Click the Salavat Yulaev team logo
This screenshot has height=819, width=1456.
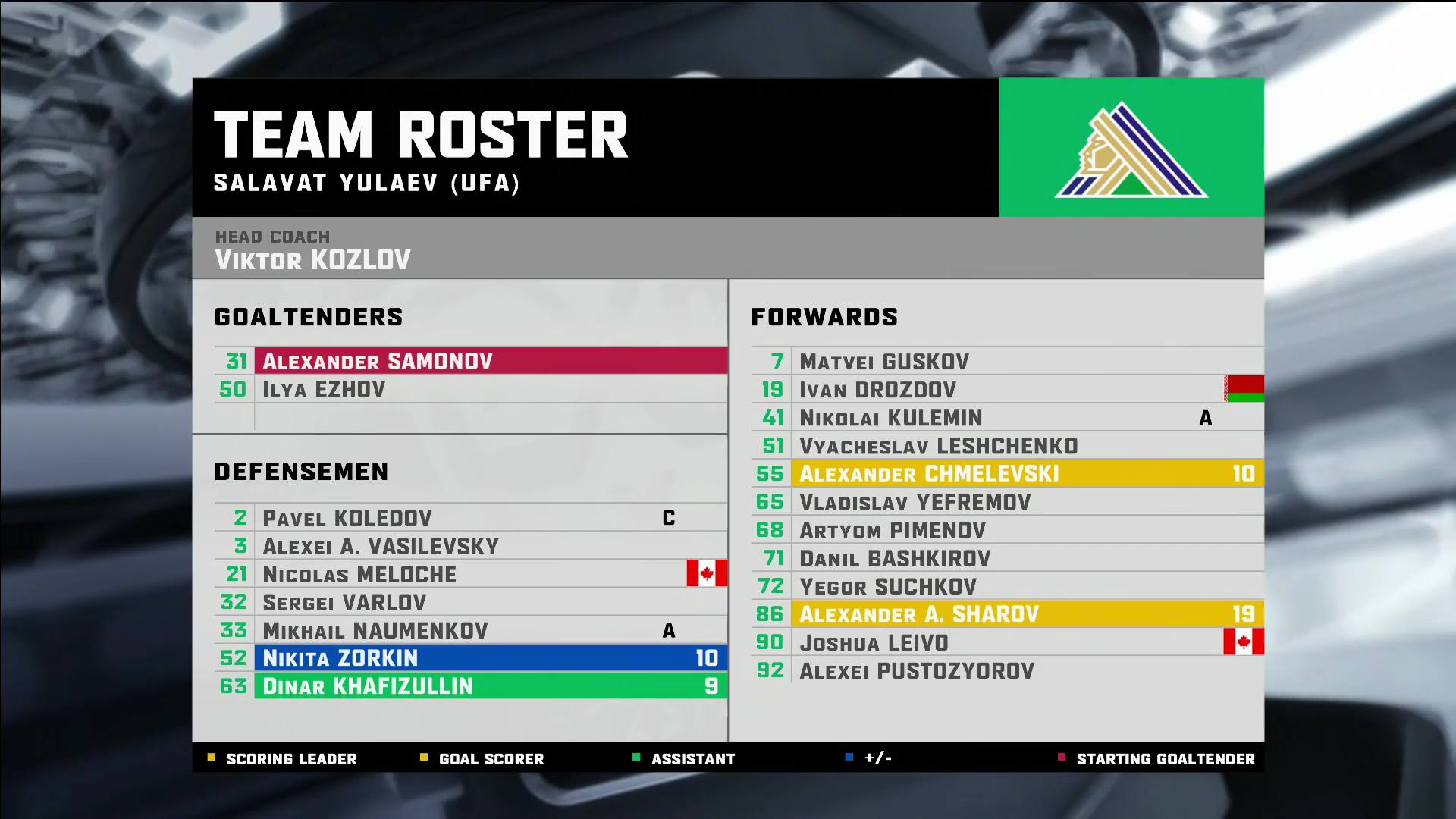point(1131,149)
